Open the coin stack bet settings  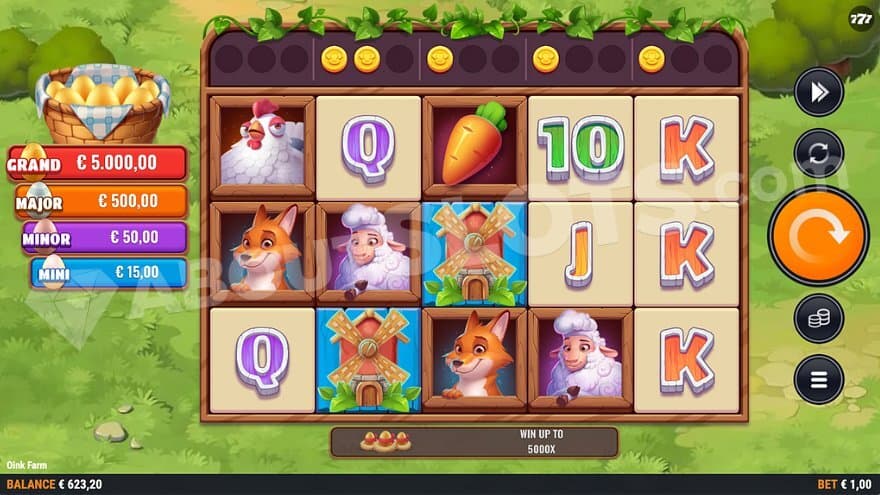tap(818, 319)
